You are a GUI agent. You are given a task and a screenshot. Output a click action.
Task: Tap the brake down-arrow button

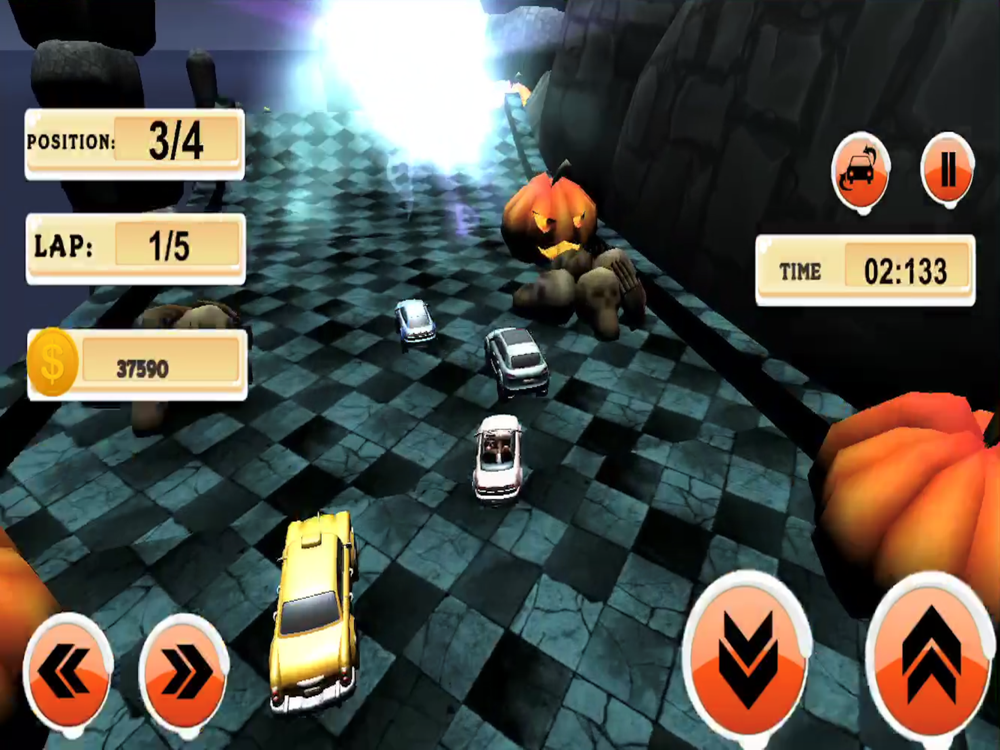click(x=747, y=657)
